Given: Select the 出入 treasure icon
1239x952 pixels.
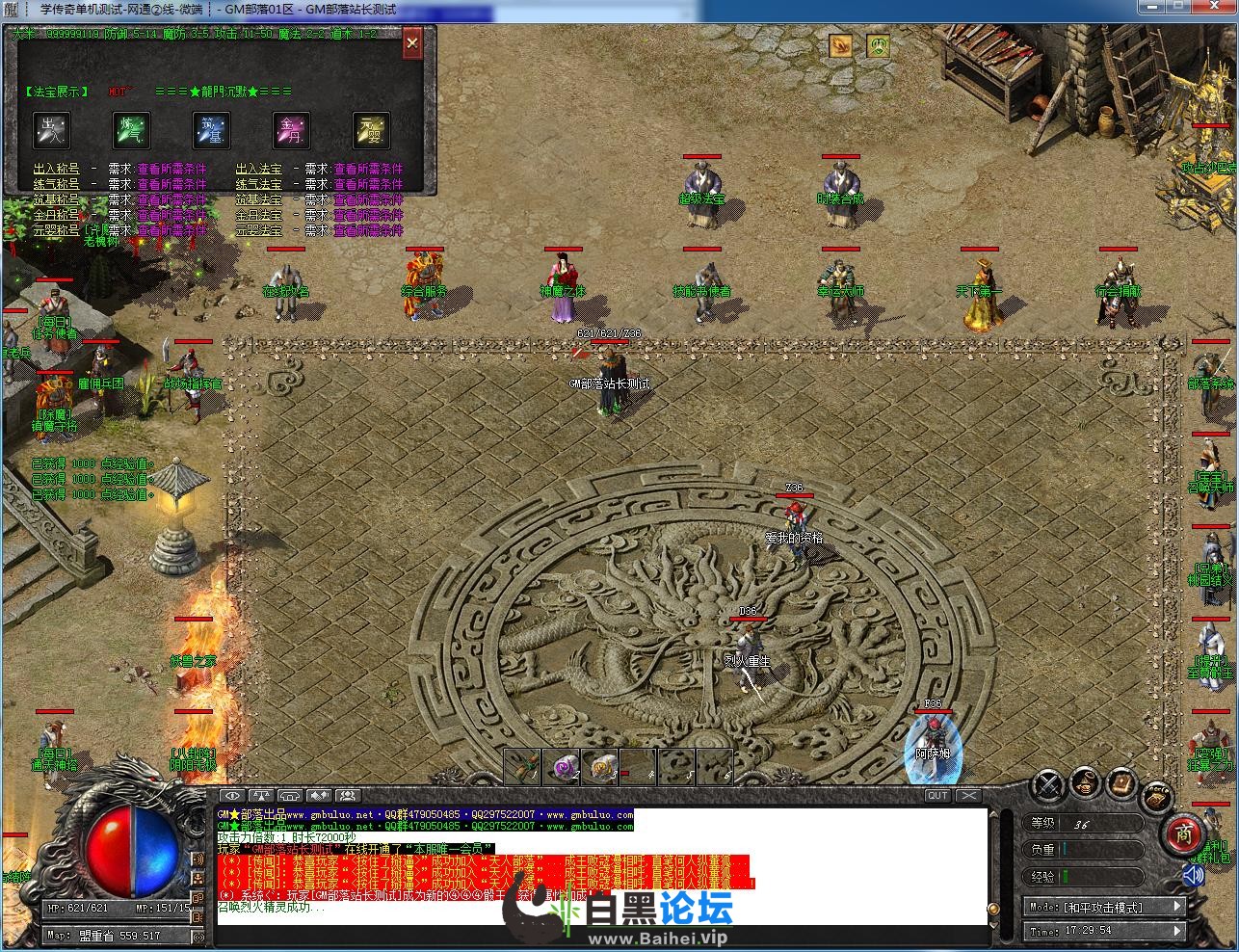Looking at the screenshot, I should click(x=51, y=129).
